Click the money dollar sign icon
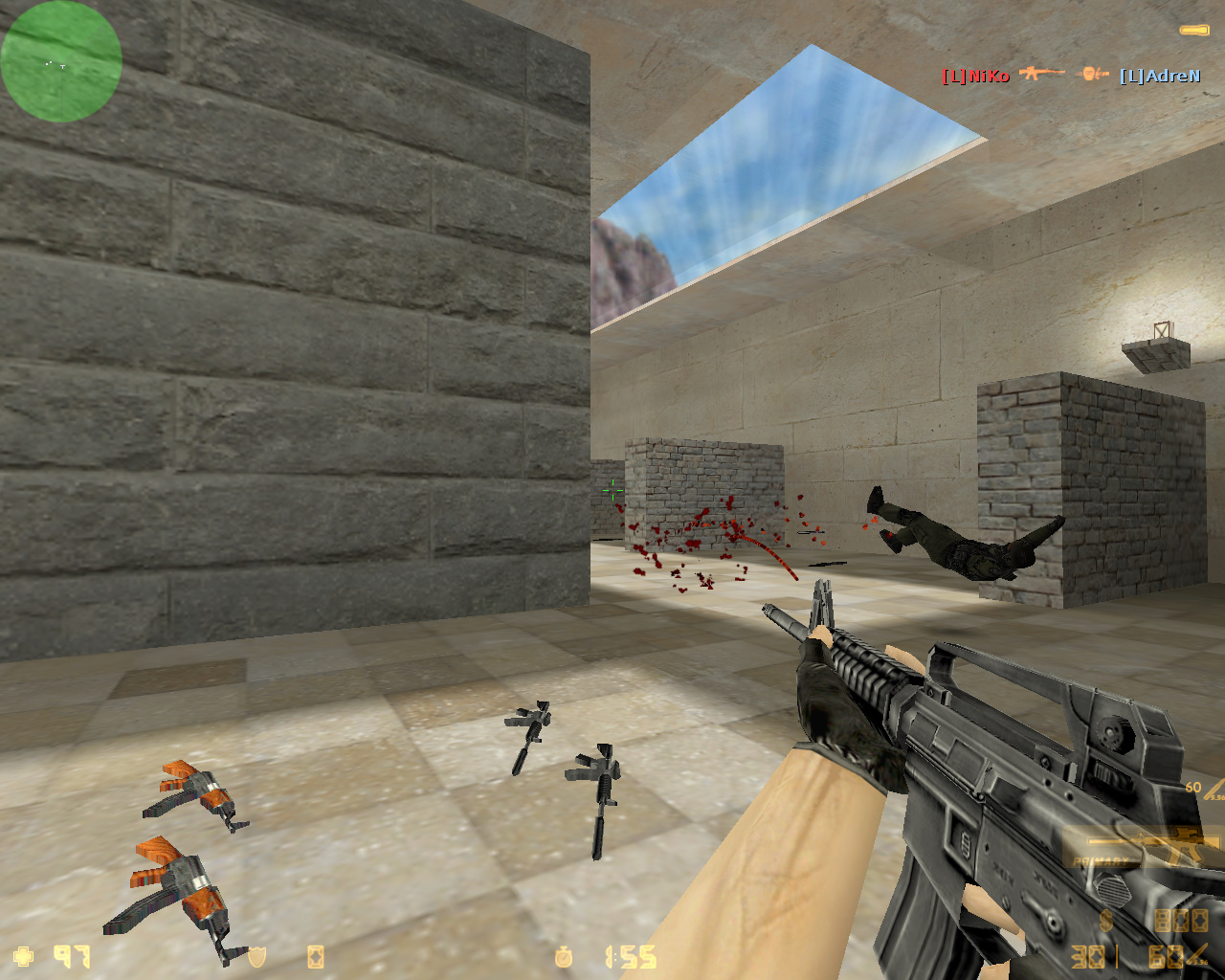 tap(1105, 921)
